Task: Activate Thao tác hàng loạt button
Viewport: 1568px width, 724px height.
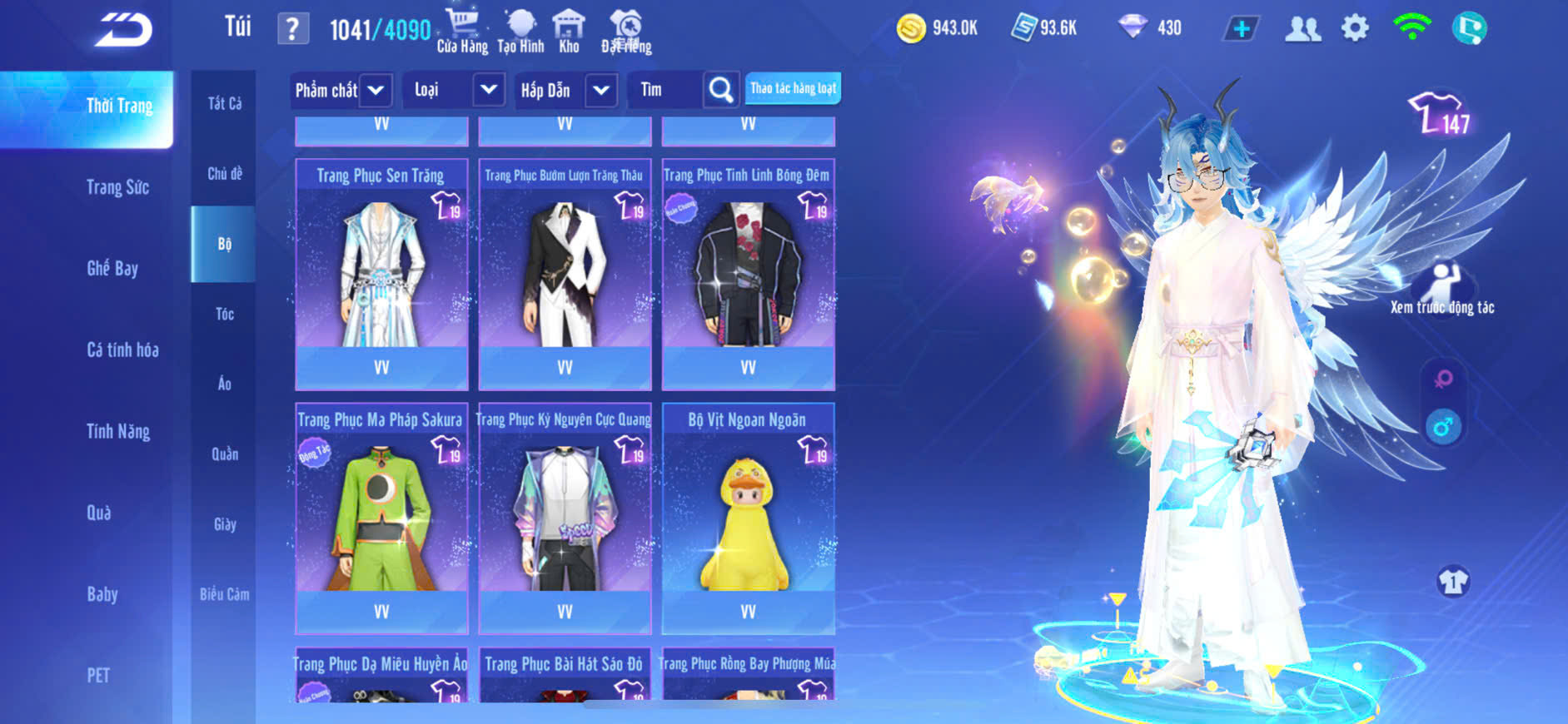Action: pyautogui.click(x=793, y=88)
